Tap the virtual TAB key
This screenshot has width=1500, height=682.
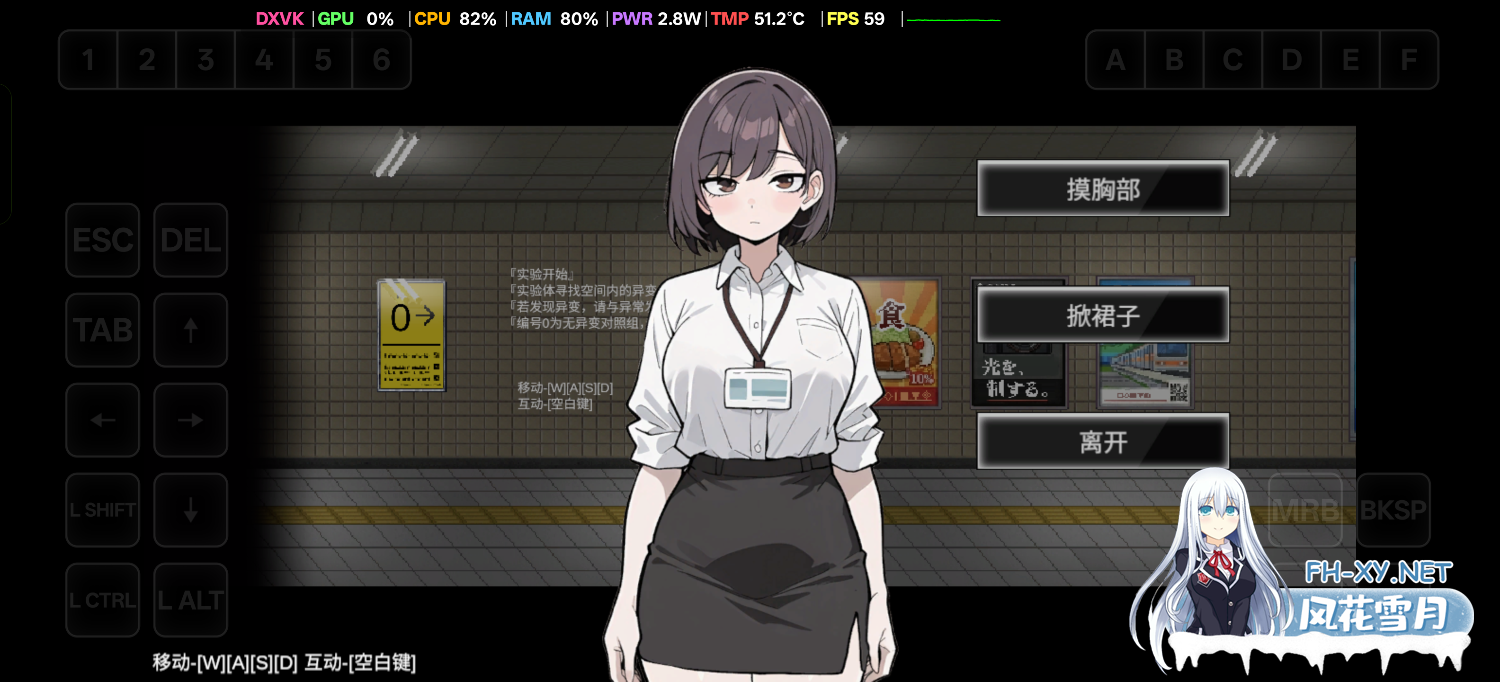coord(103,330)
